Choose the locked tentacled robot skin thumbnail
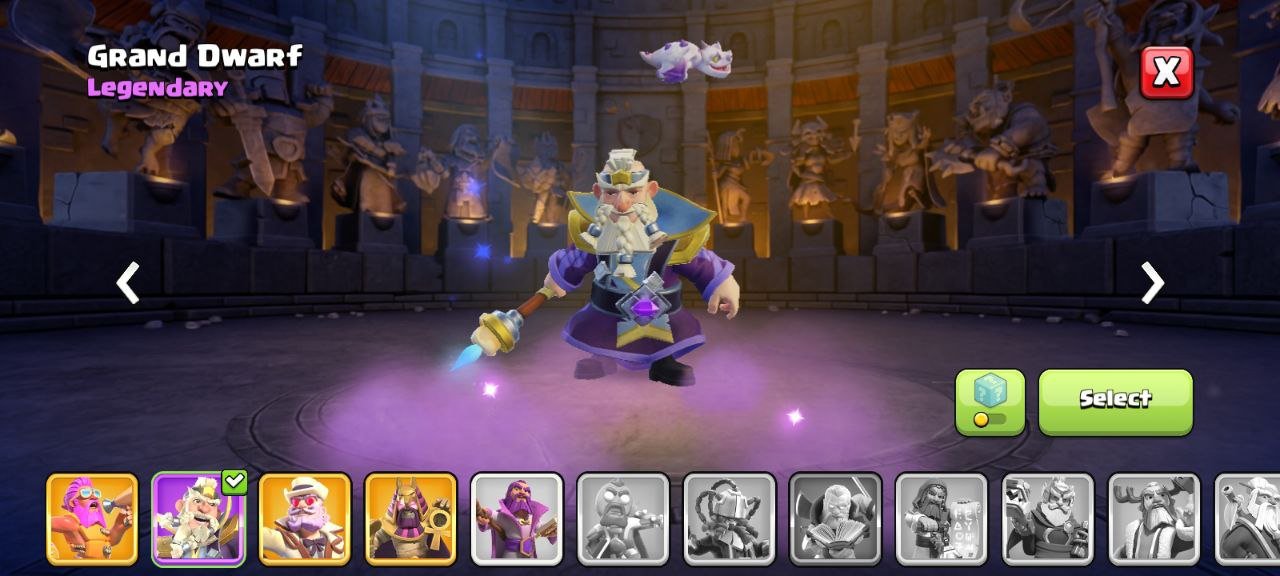The width and height of the screenshot is (1280, 576). pyautogui.click(x=729, y=519)
